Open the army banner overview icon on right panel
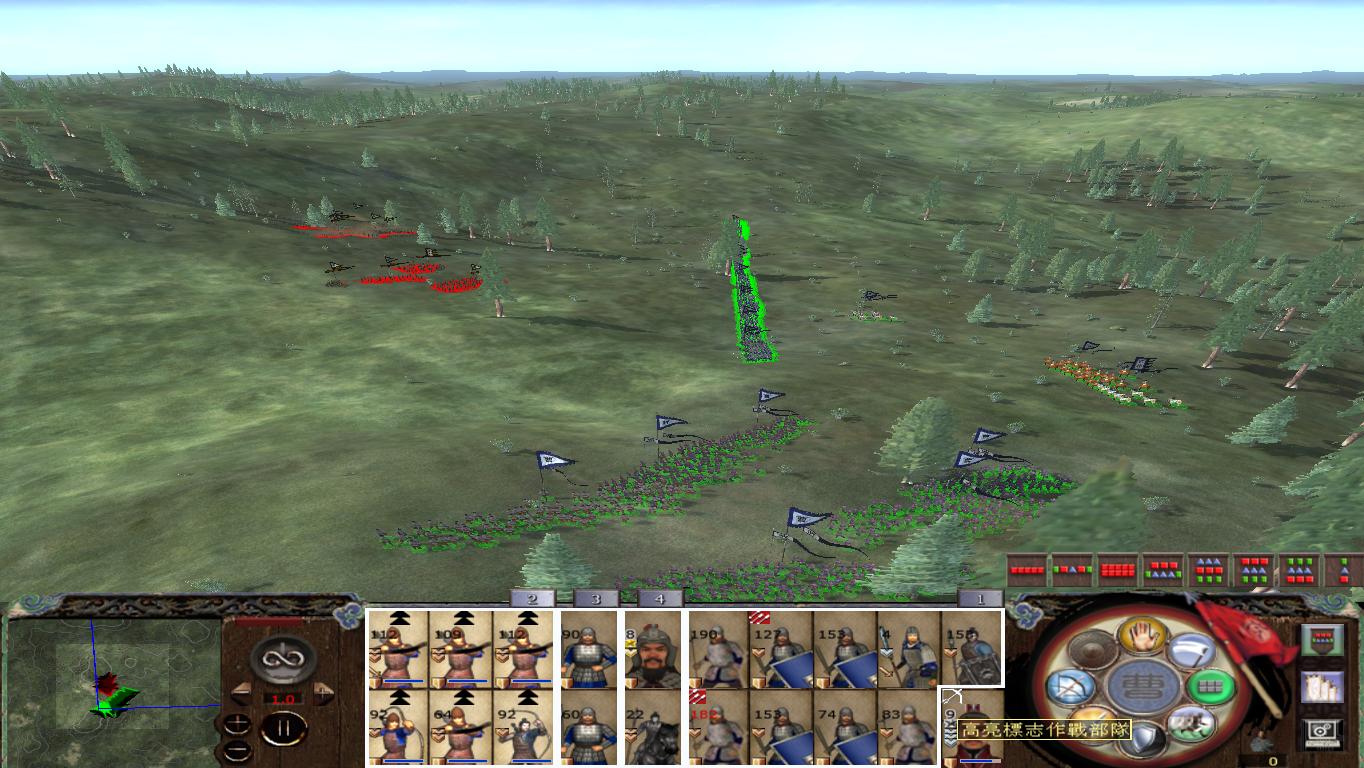The image size is (1364, 768). click(1323, 638)
